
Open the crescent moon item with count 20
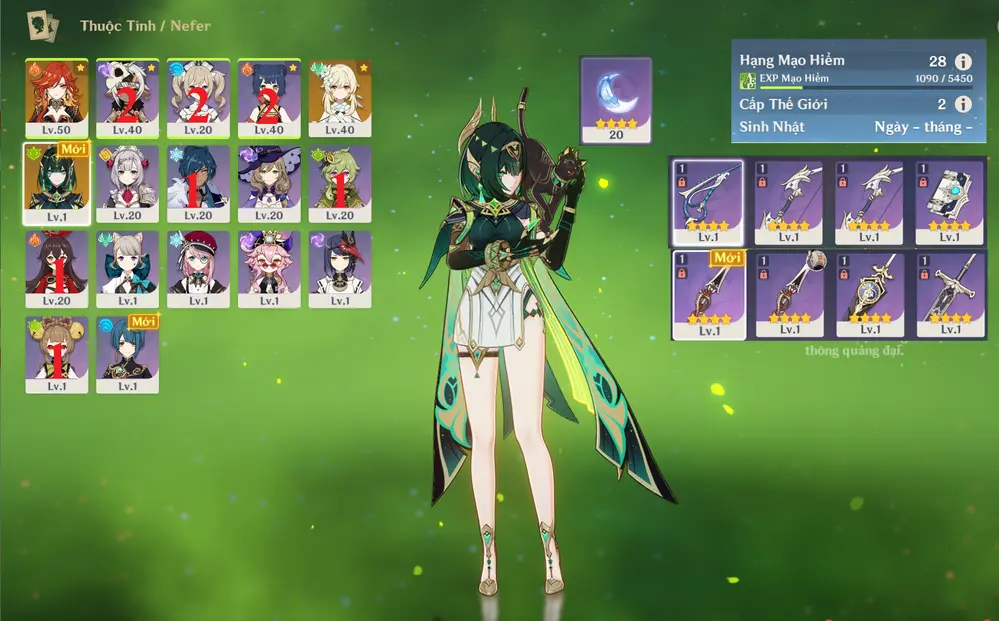point(616,99)
